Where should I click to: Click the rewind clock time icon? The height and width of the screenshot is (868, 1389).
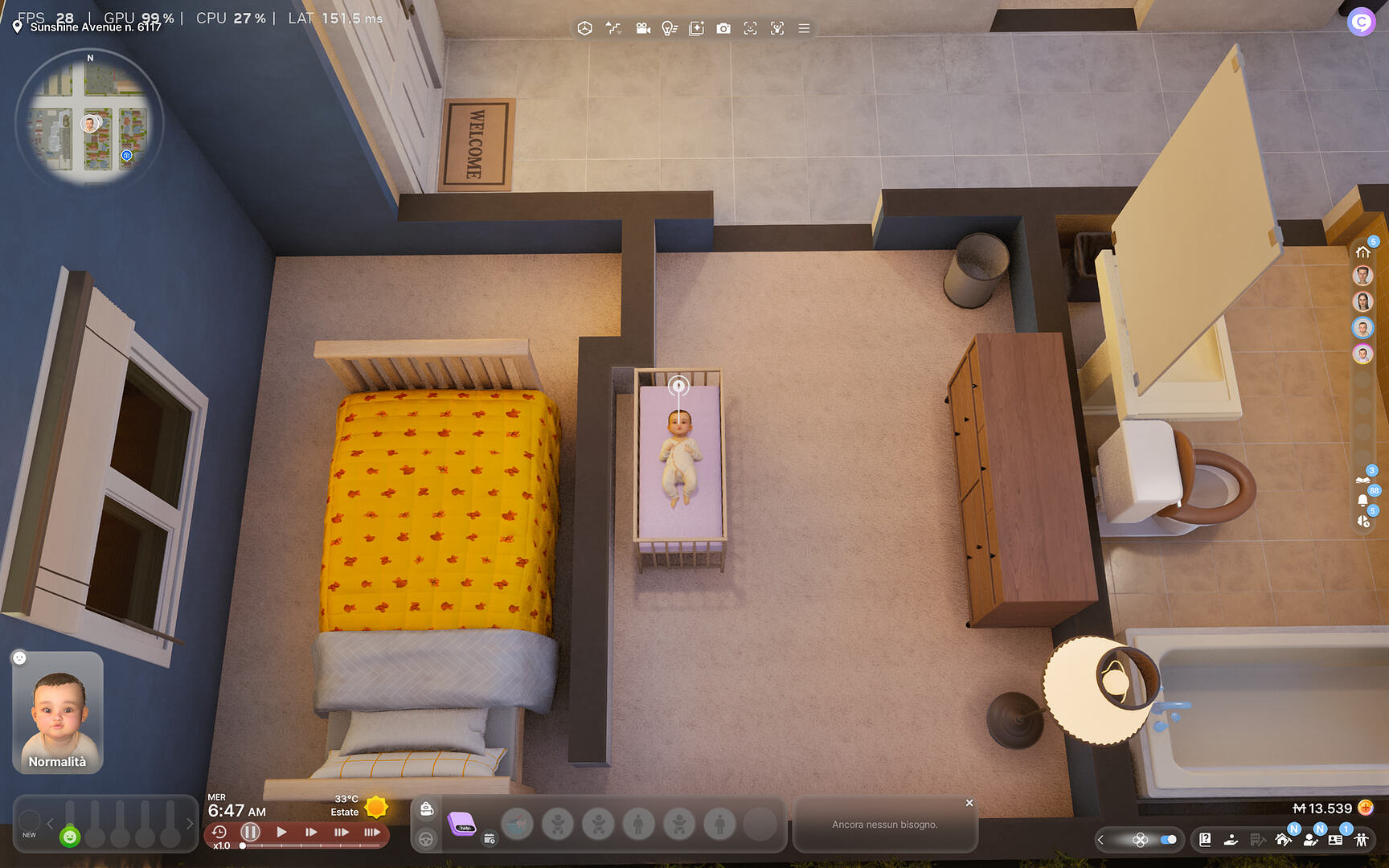[219, 832]
